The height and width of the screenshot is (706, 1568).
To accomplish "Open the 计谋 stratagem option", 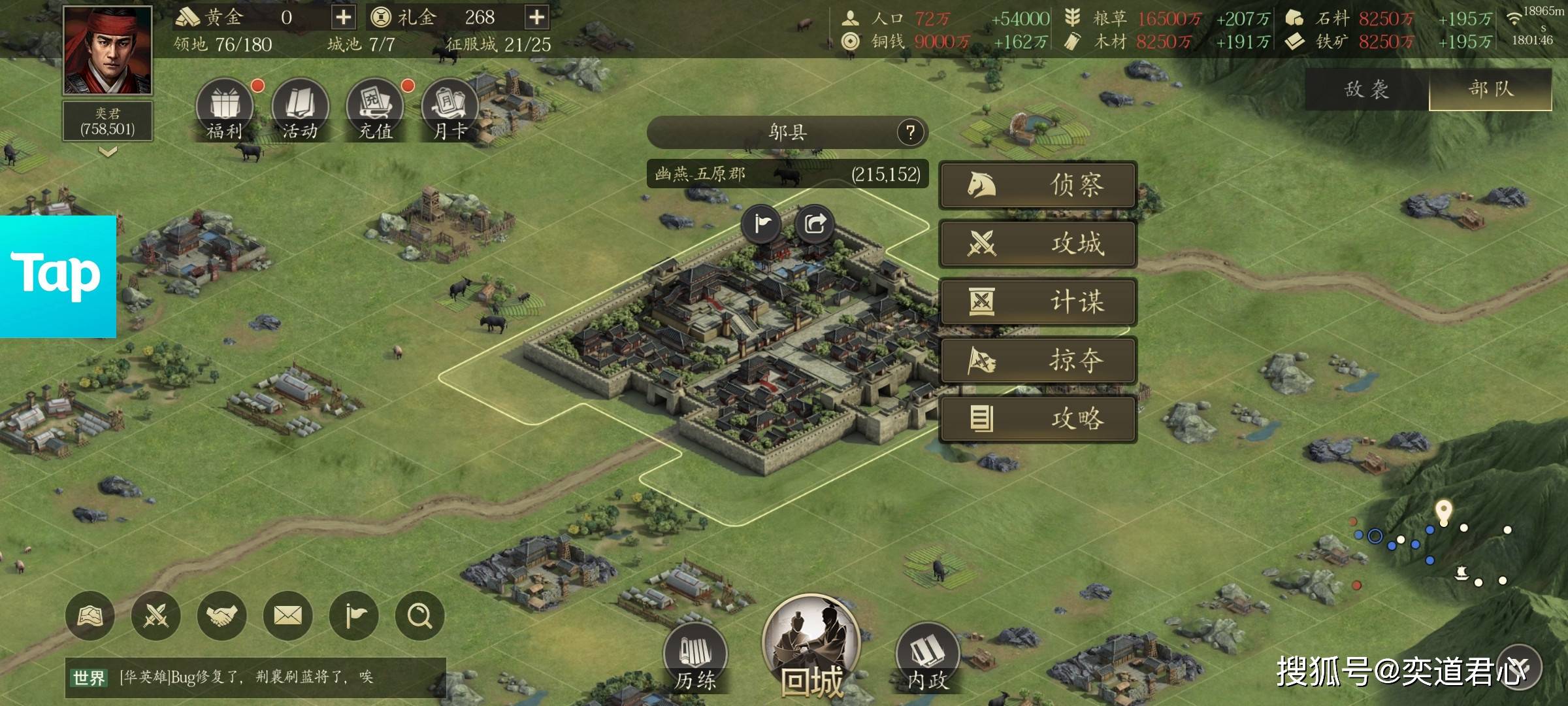I will [1037, 302].
